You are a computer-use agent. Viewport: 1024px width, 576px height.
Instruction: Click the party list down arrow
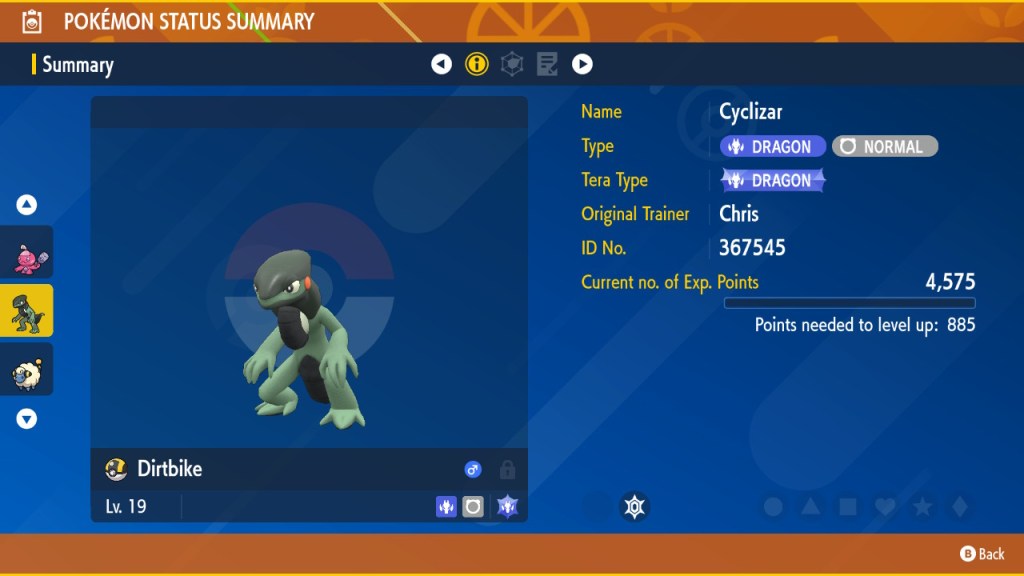pyautogui.click(x=27, y=419)
